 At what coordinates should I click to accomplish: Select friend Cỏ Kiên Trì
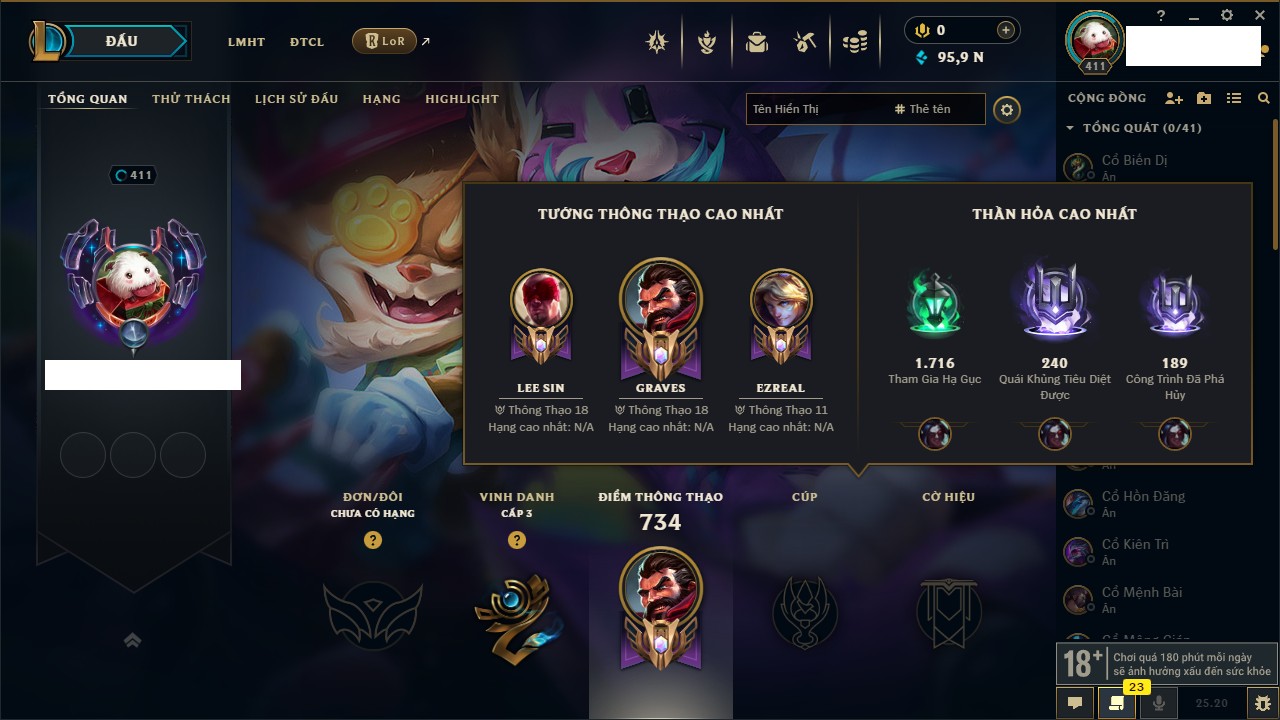point(1134,545)
